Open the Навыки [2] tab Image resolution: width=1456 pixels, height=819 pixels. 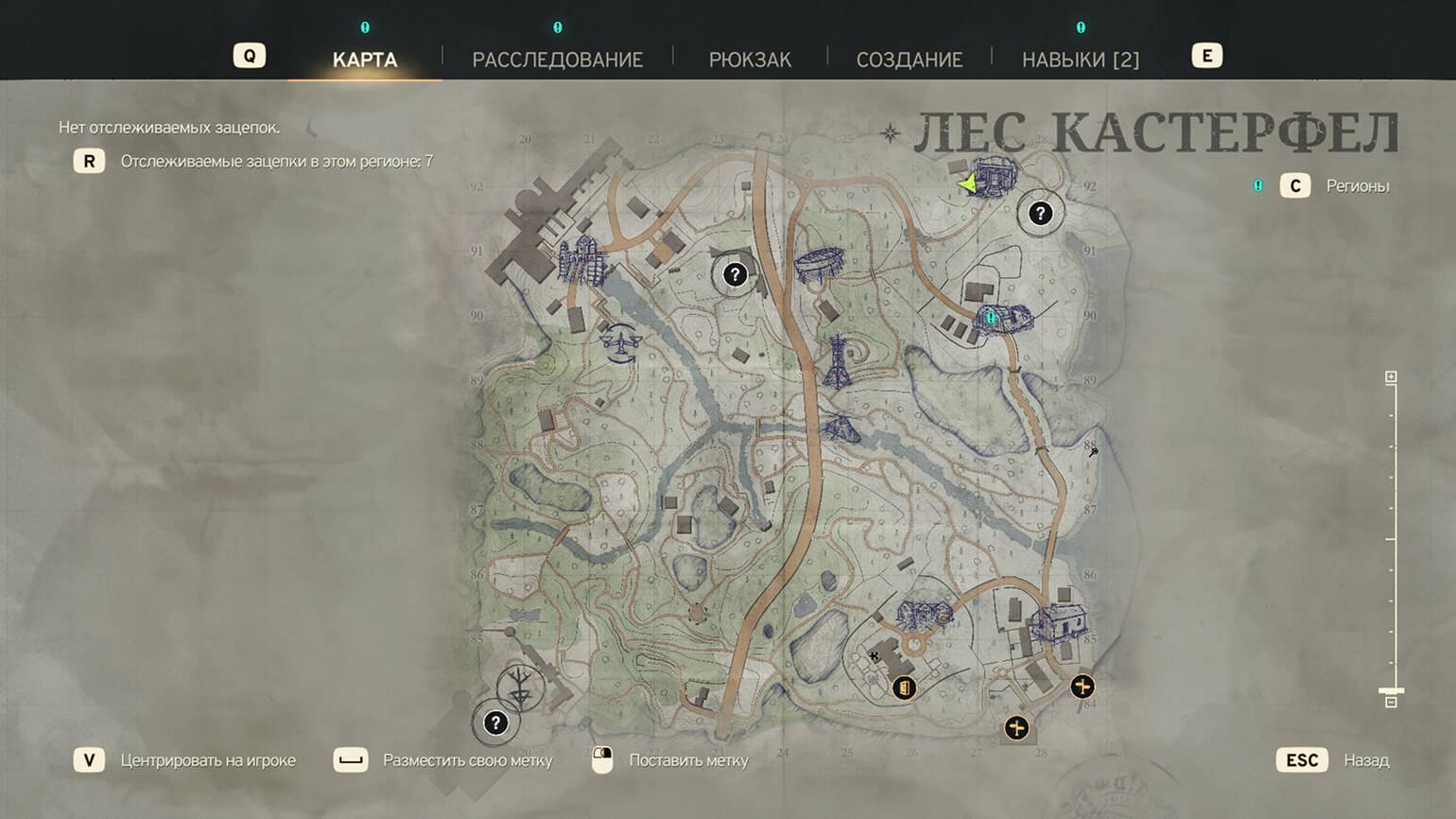[x=1080, y=60]
